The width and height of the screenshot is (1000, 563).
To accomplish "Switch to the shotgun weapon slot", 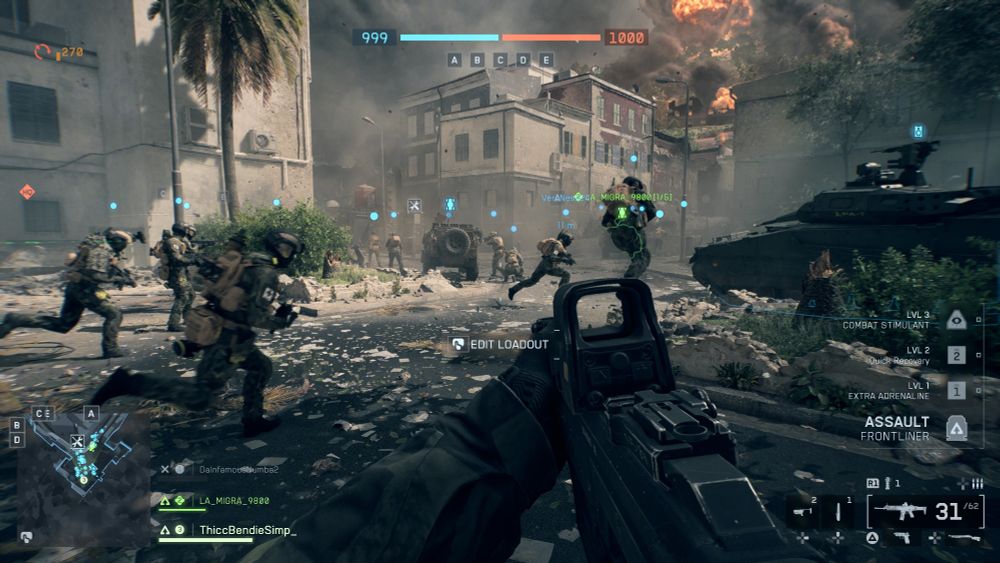I will coord(965,538).
